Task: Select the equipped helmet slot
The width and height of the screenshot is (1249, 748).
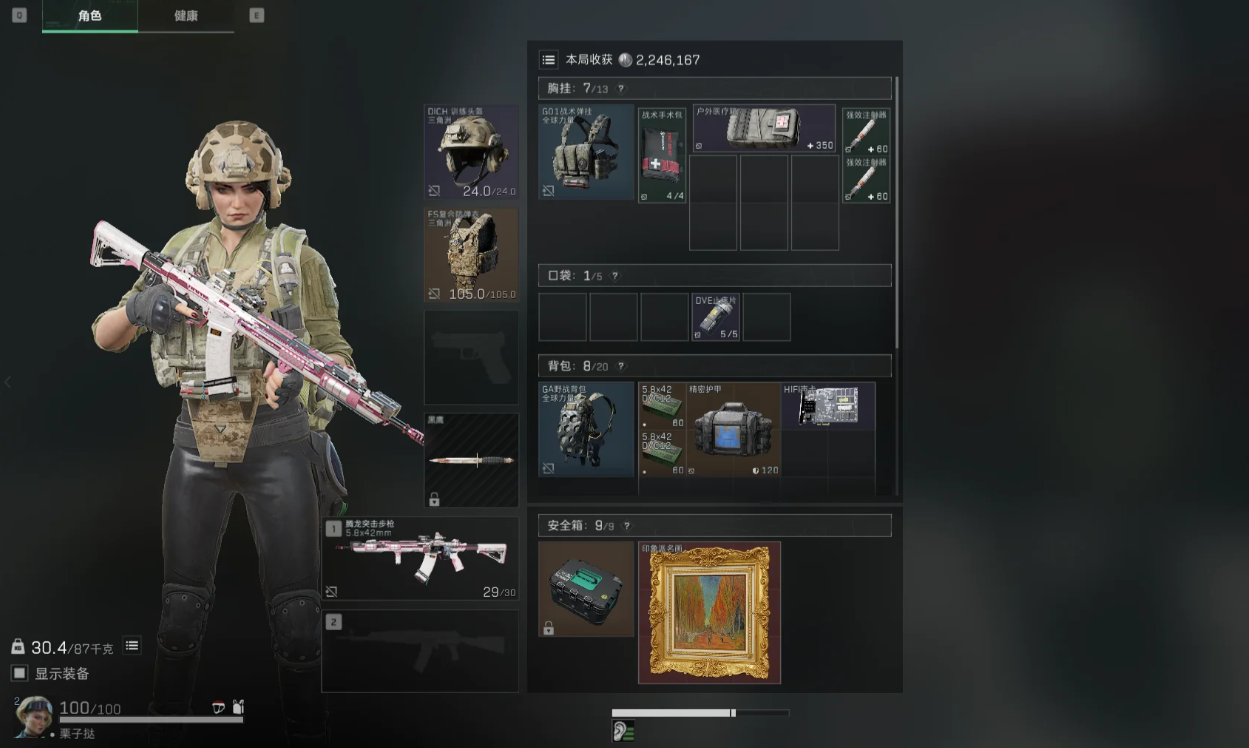Action: click(x=471, y=152)
